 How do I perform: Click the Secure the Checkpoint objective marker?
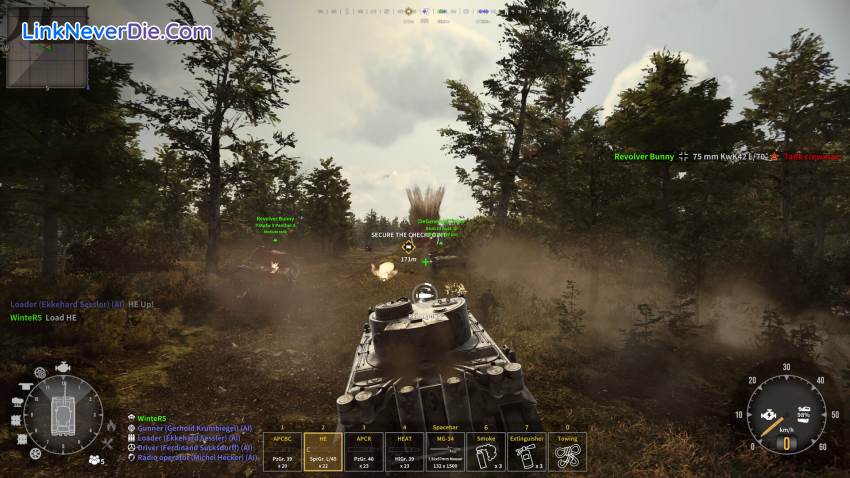pyautogui.click(x=408, y=246)
